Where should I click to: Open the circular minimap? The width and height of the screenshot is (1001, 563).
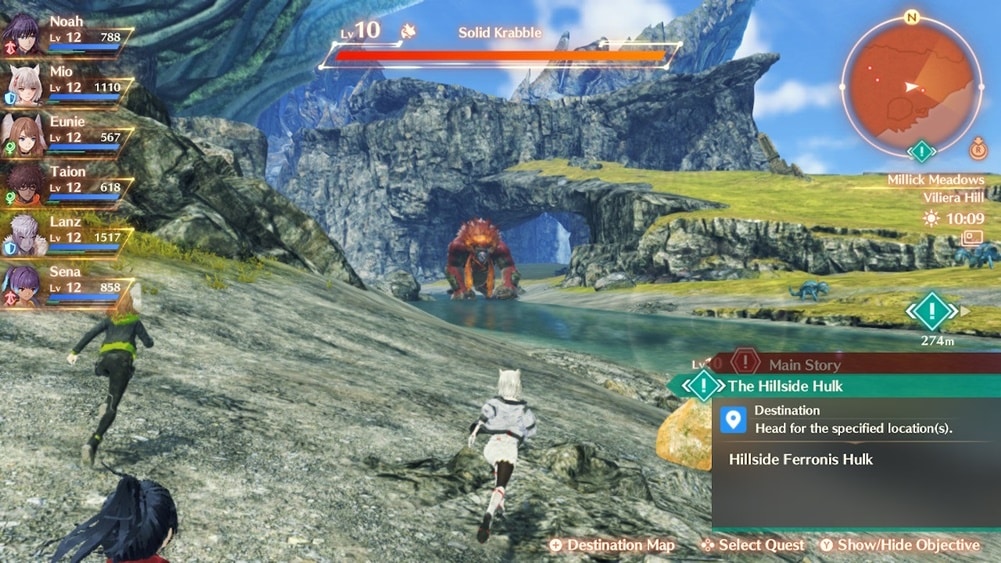(911, 85)
